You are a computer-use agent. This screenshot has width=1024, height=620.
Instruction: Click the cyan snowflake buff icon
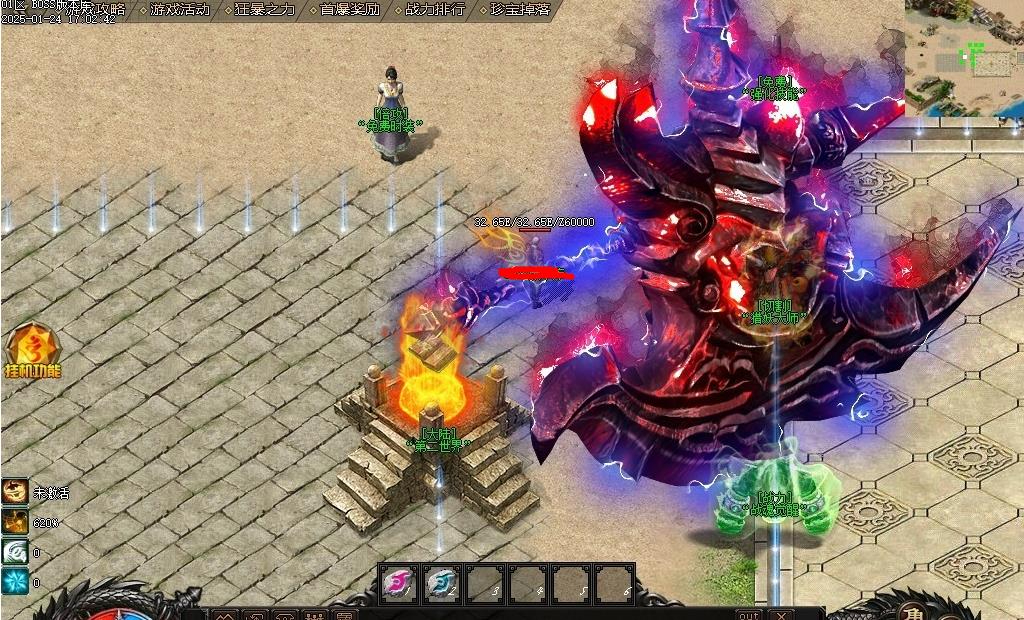coord(15,581)
